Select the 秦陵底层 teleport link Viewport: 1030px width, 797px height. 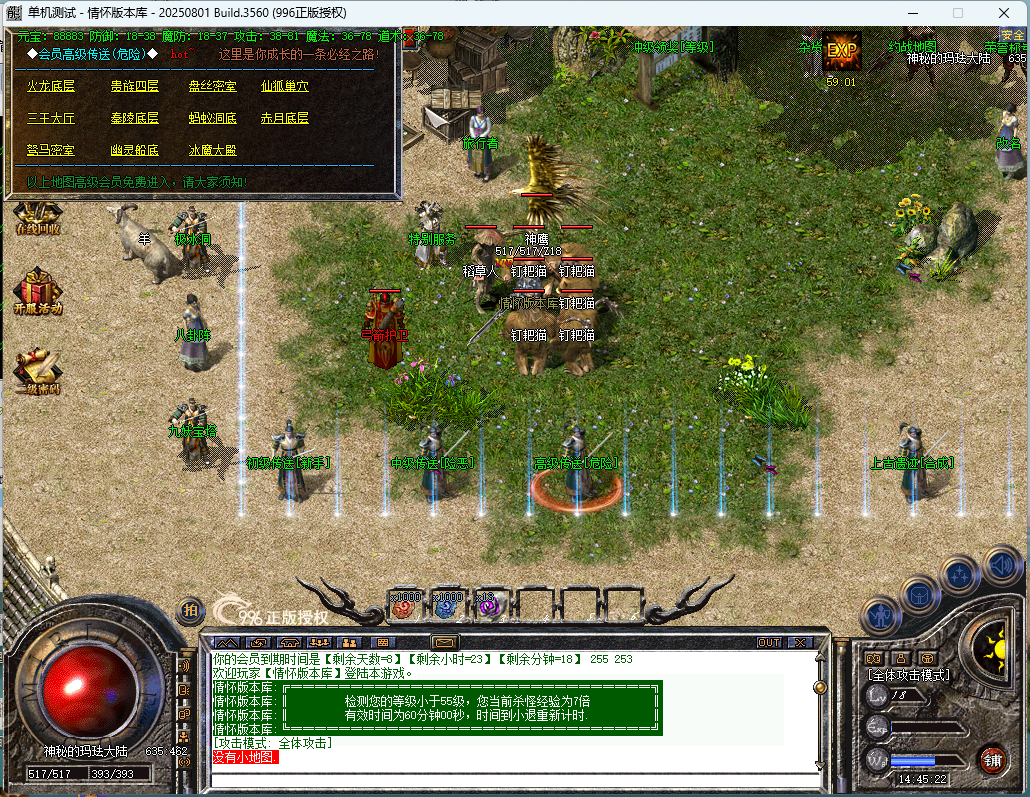tap(134, 118)
